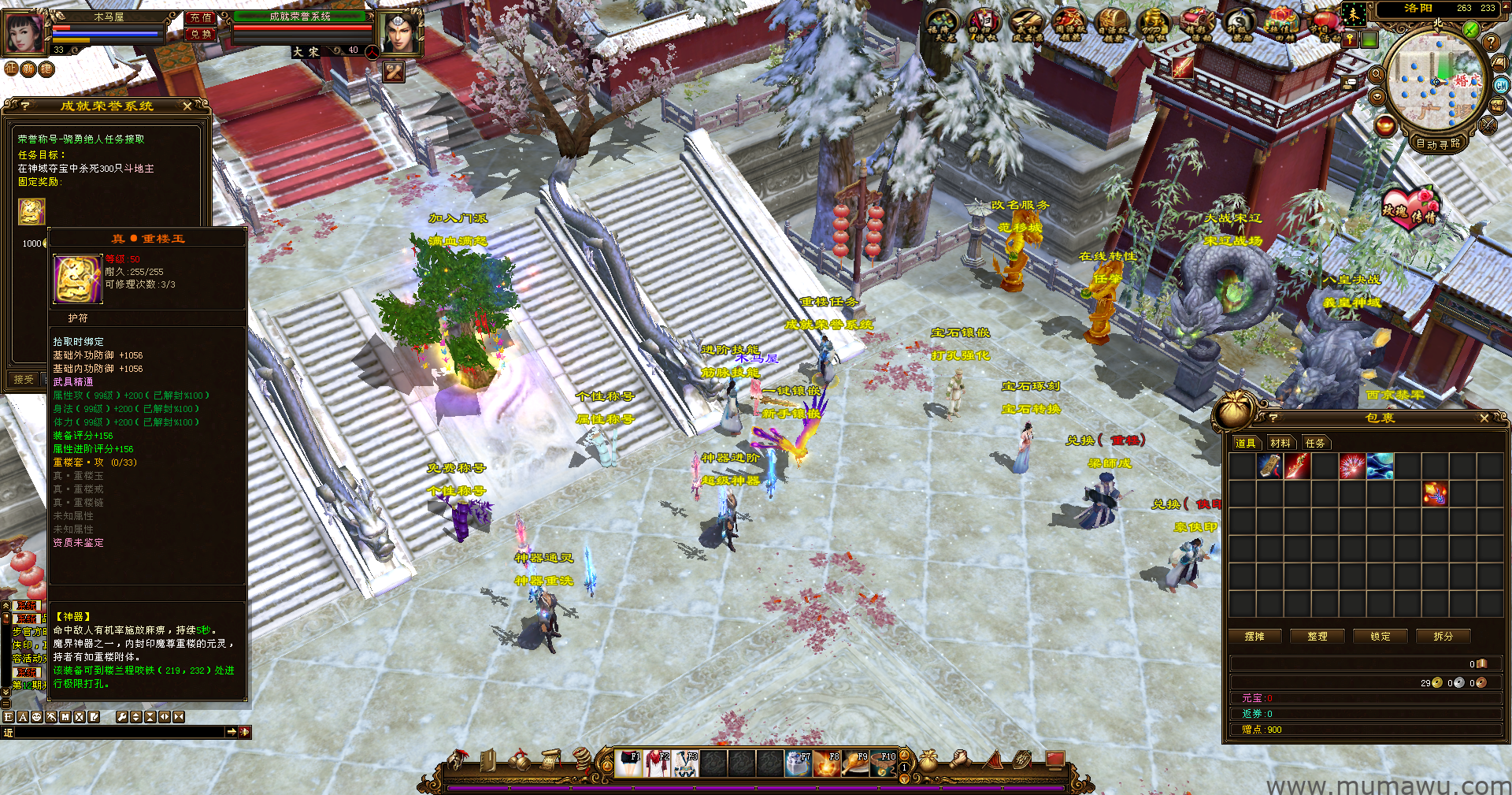This screenshot has width=1512, height=795.
Task: Start 自动寻路 auto-pathfinding
Action: pyautogui.click(x=1438, y=143)
